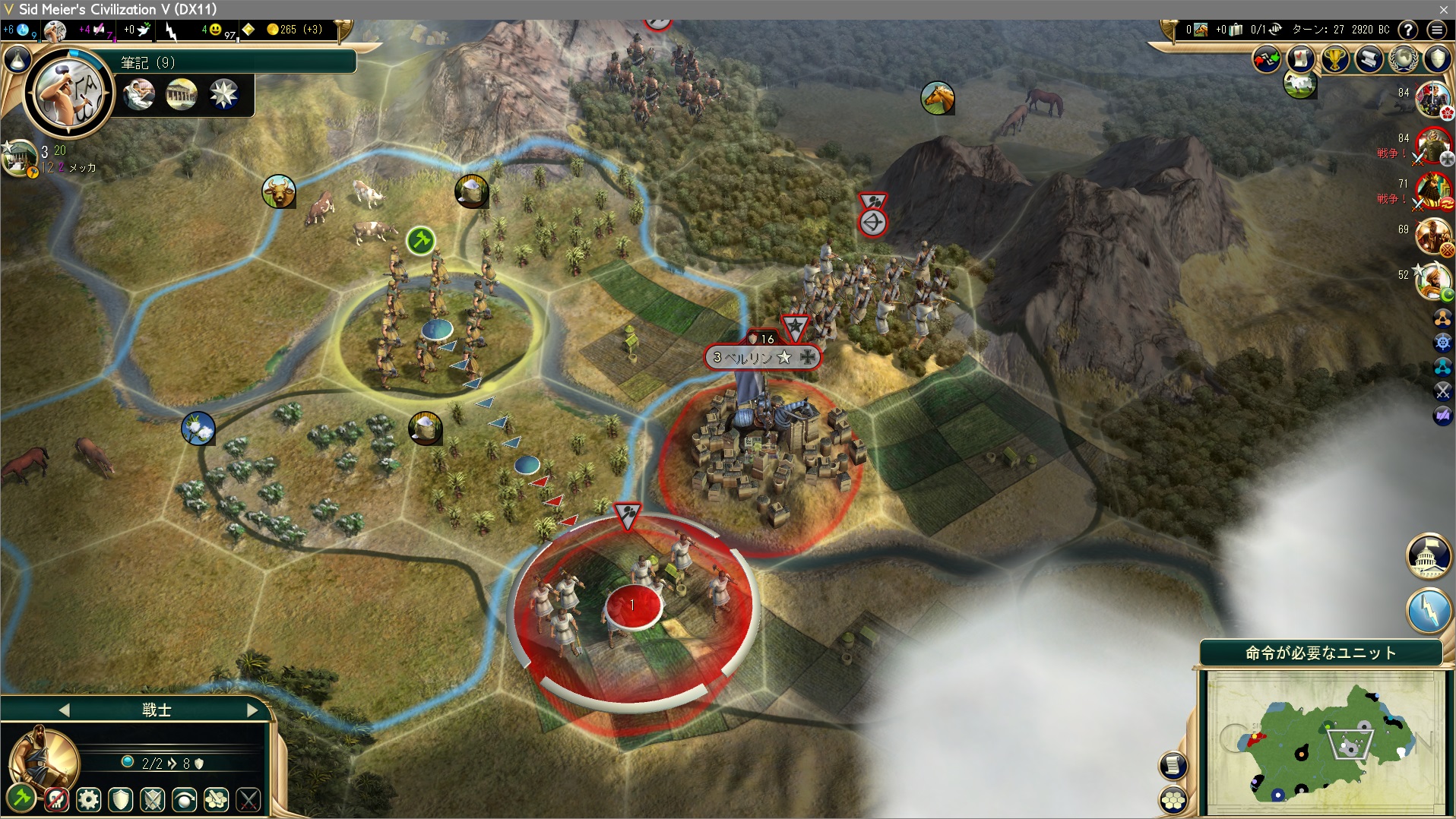The height and width of the screenshot is (819, 1456).
Task: Click the 命令が必要なユニット button
Action: click(1320, 653)
